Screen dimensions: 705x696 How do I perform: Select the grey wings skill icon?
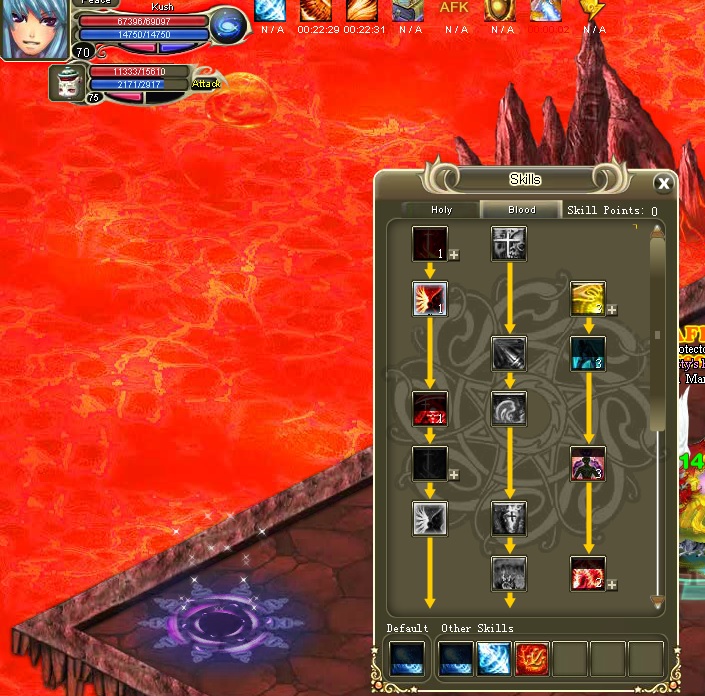tap(430, 518)
